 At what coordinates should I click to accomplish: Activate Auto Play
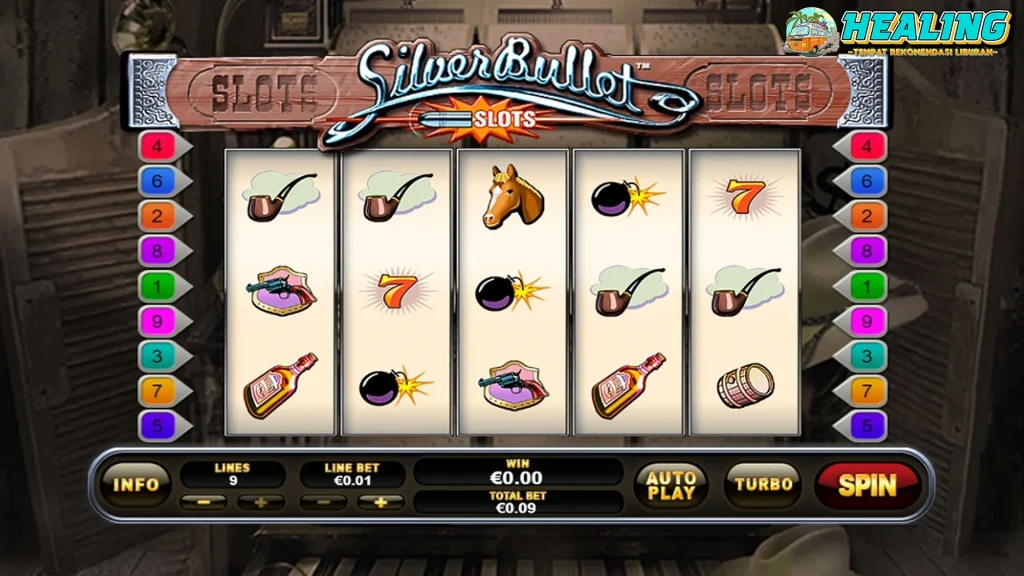click(671, 484)
